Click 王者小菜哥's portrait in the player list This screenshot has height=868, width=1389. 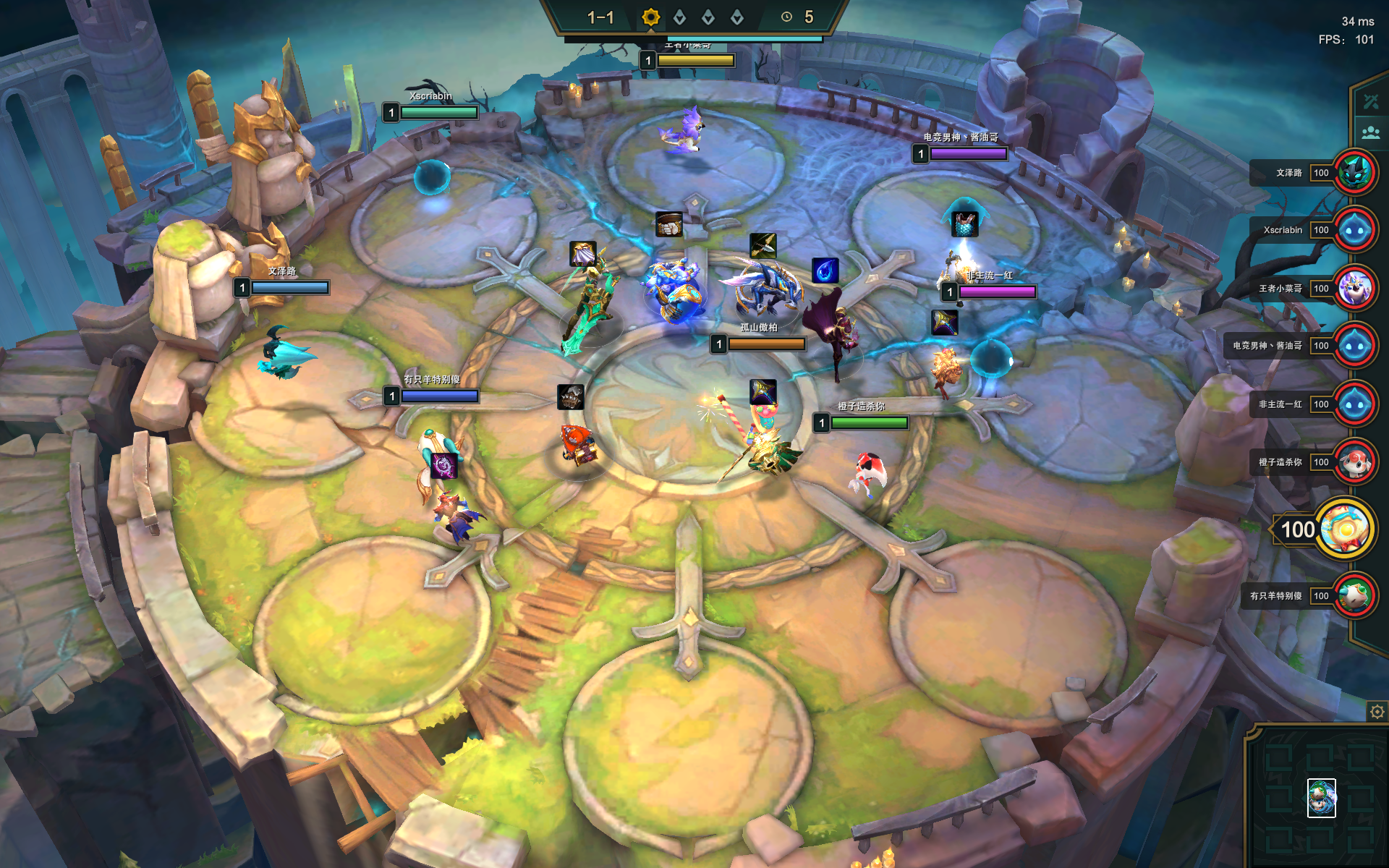pos(1354,288)
